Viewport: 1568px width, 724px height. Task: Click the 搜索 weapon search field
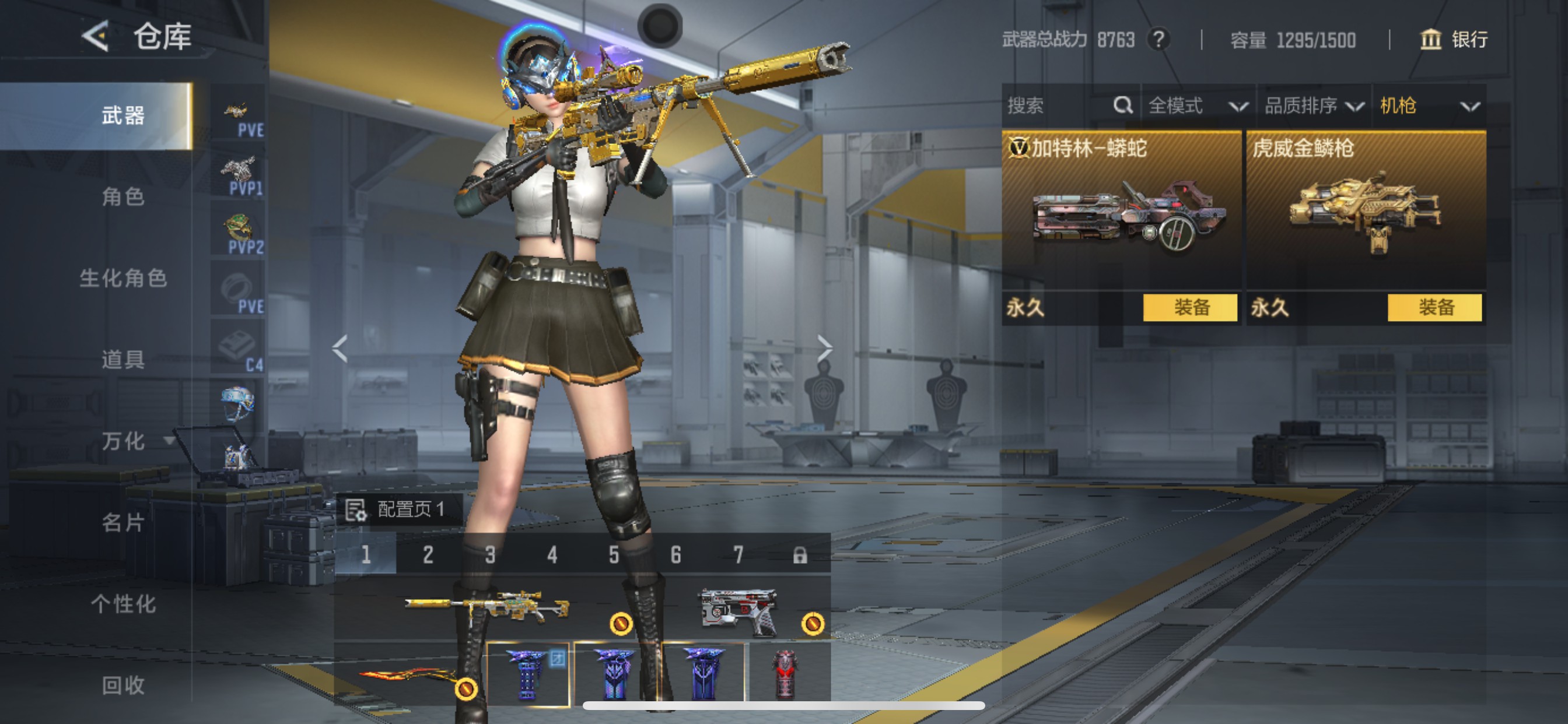1059,107
